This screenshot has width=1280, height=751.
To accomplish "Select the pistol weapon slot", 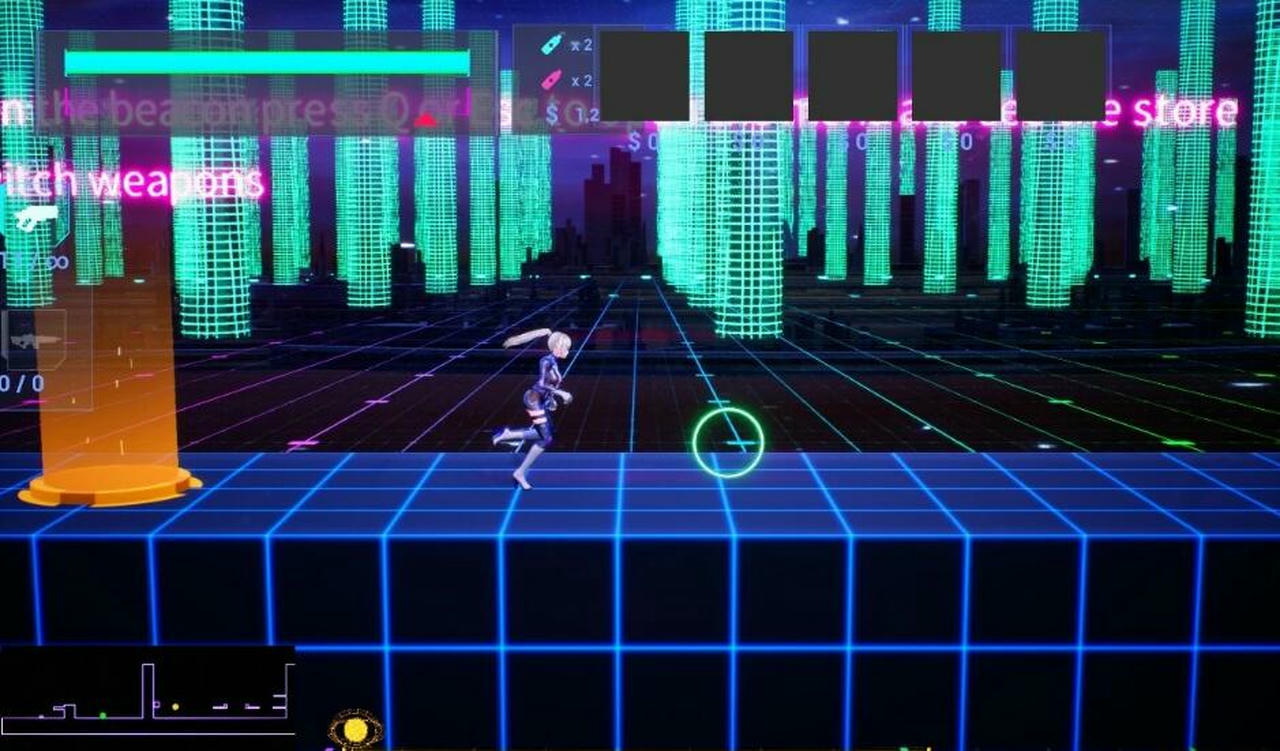I will click(36, 219).
